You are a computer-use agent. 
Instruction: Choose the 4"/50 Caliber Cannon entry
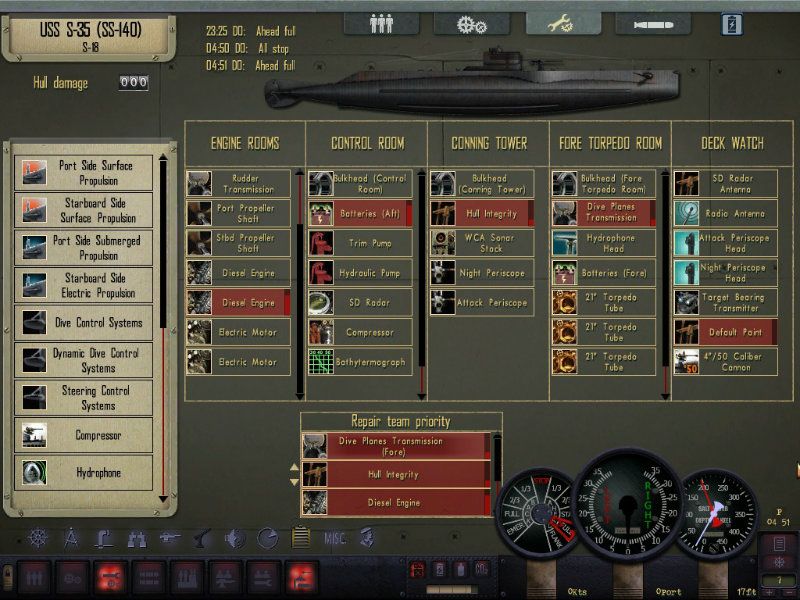(725, 361)
